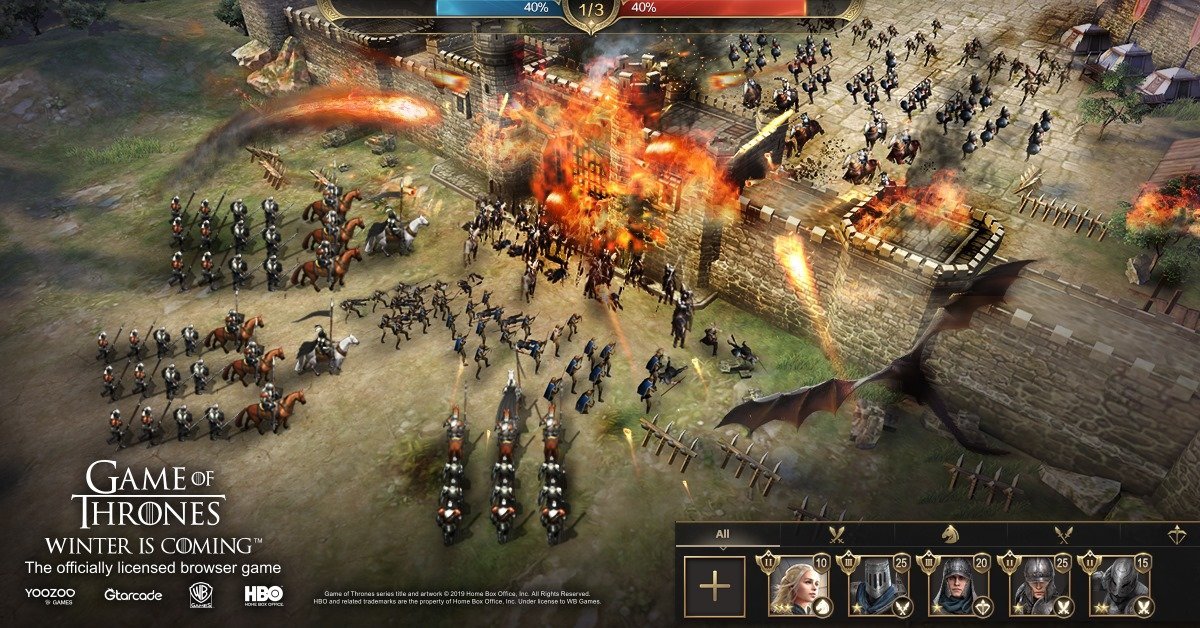Image resolution: width=1200 pixels, height=628 pixels.
Task: Add a commander with the plus slot
Action: tap(714, 586)
